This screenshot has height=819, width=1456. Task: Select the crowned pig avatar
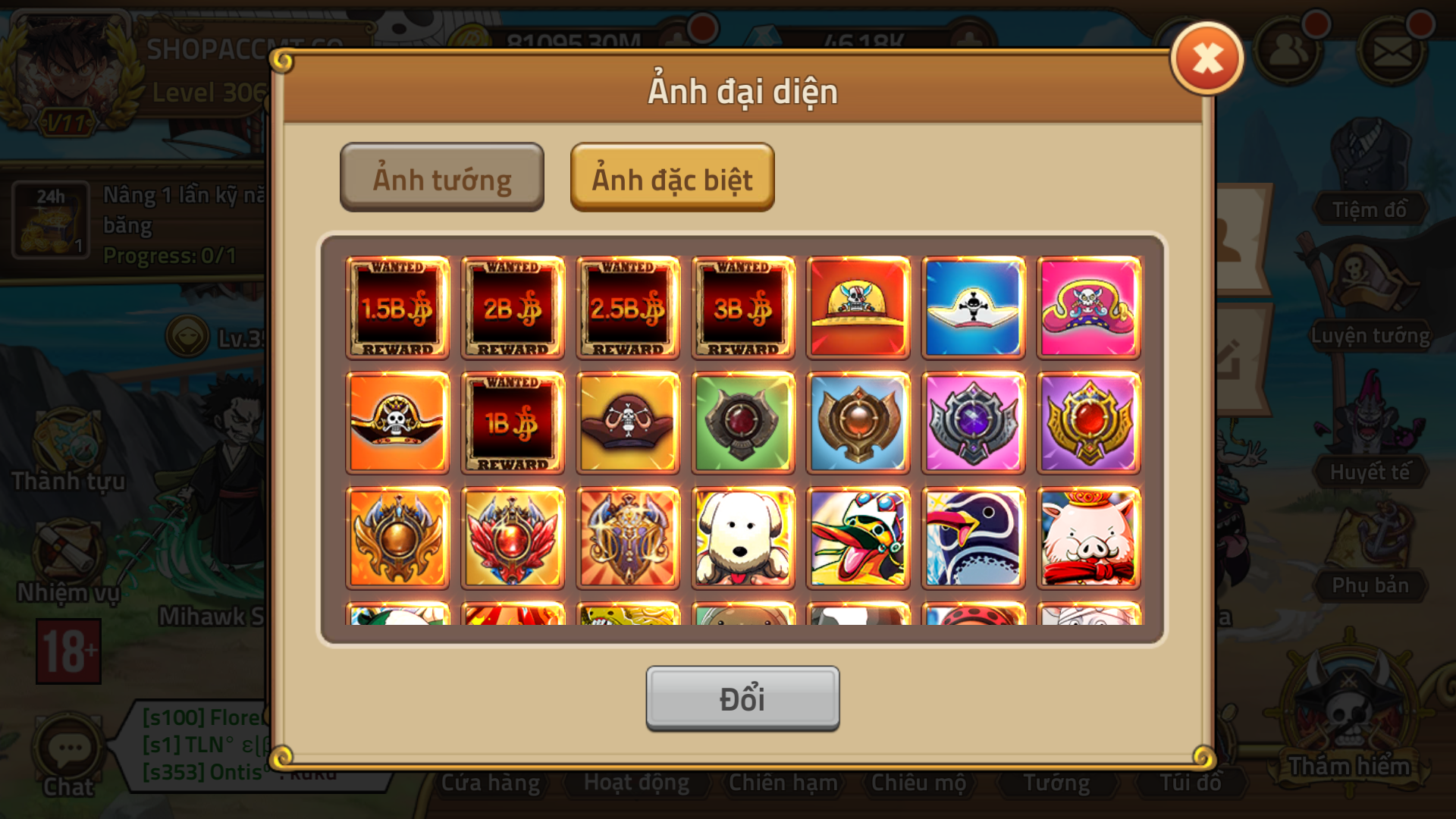click(1087, 538)
